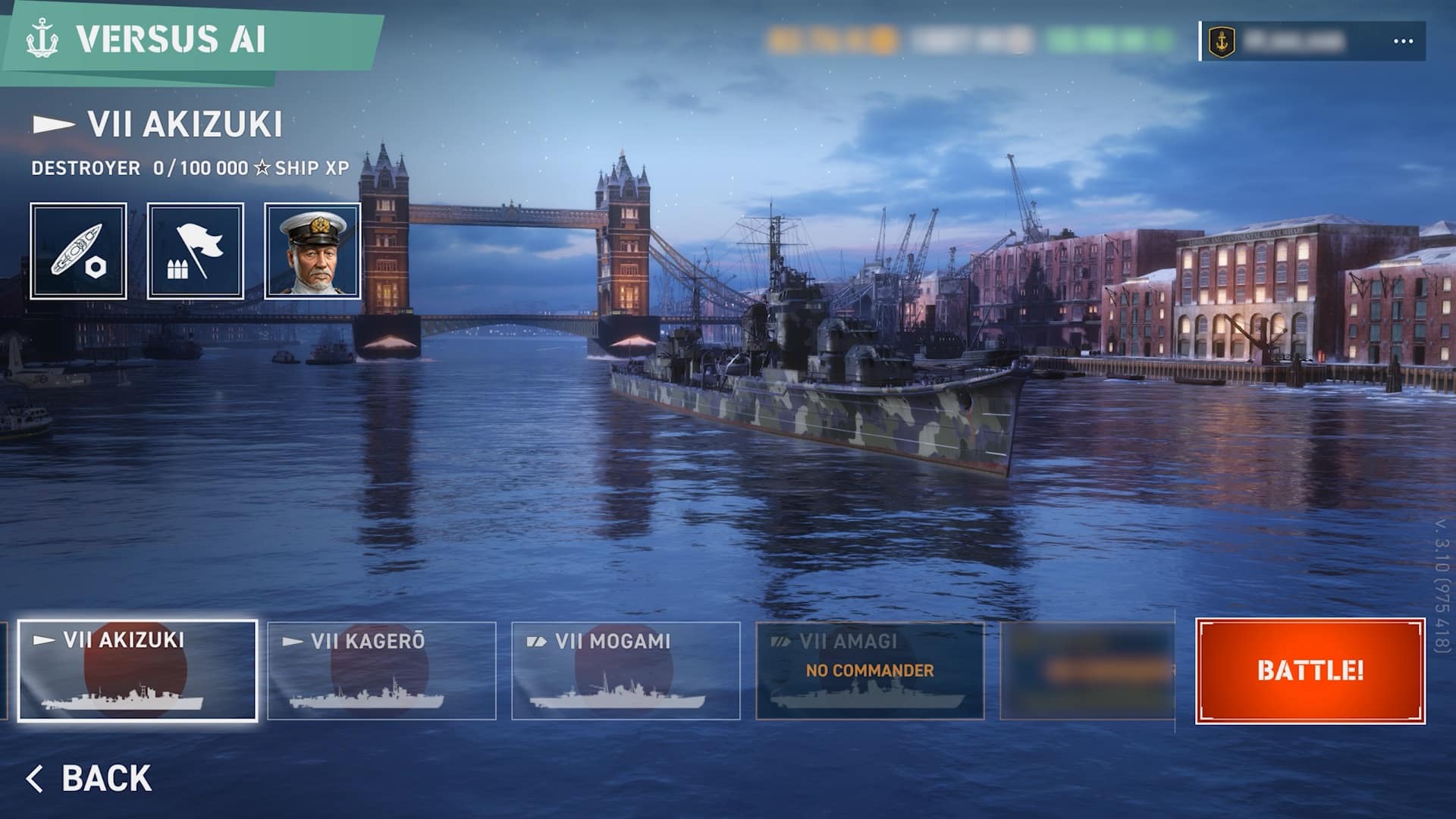Start the battle with the BATTLE! button
1456x819 pixels.
coord(1310,670)
